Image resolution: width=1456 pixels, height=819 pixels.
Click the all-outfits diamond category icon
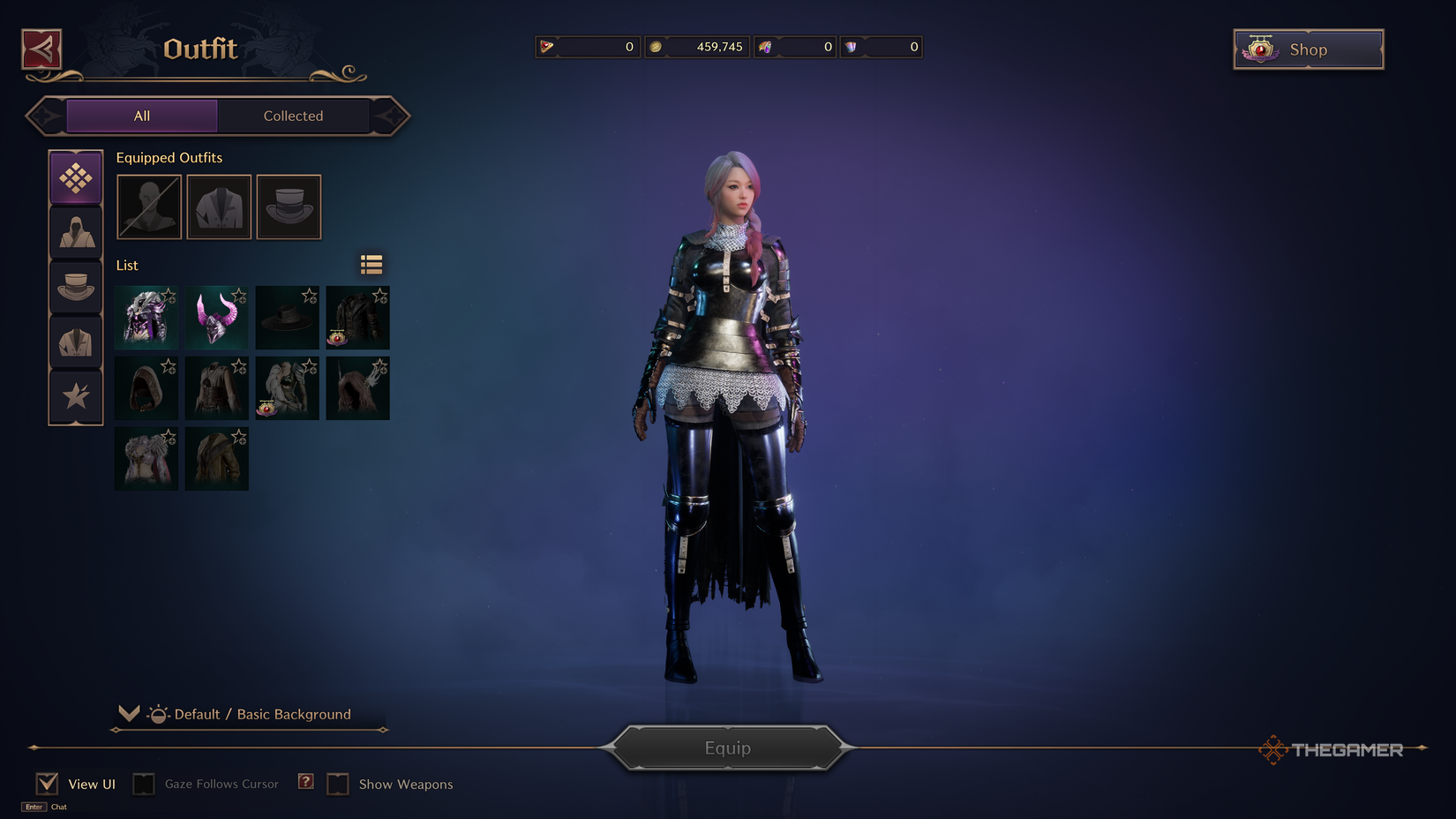(x=76, y=177)
